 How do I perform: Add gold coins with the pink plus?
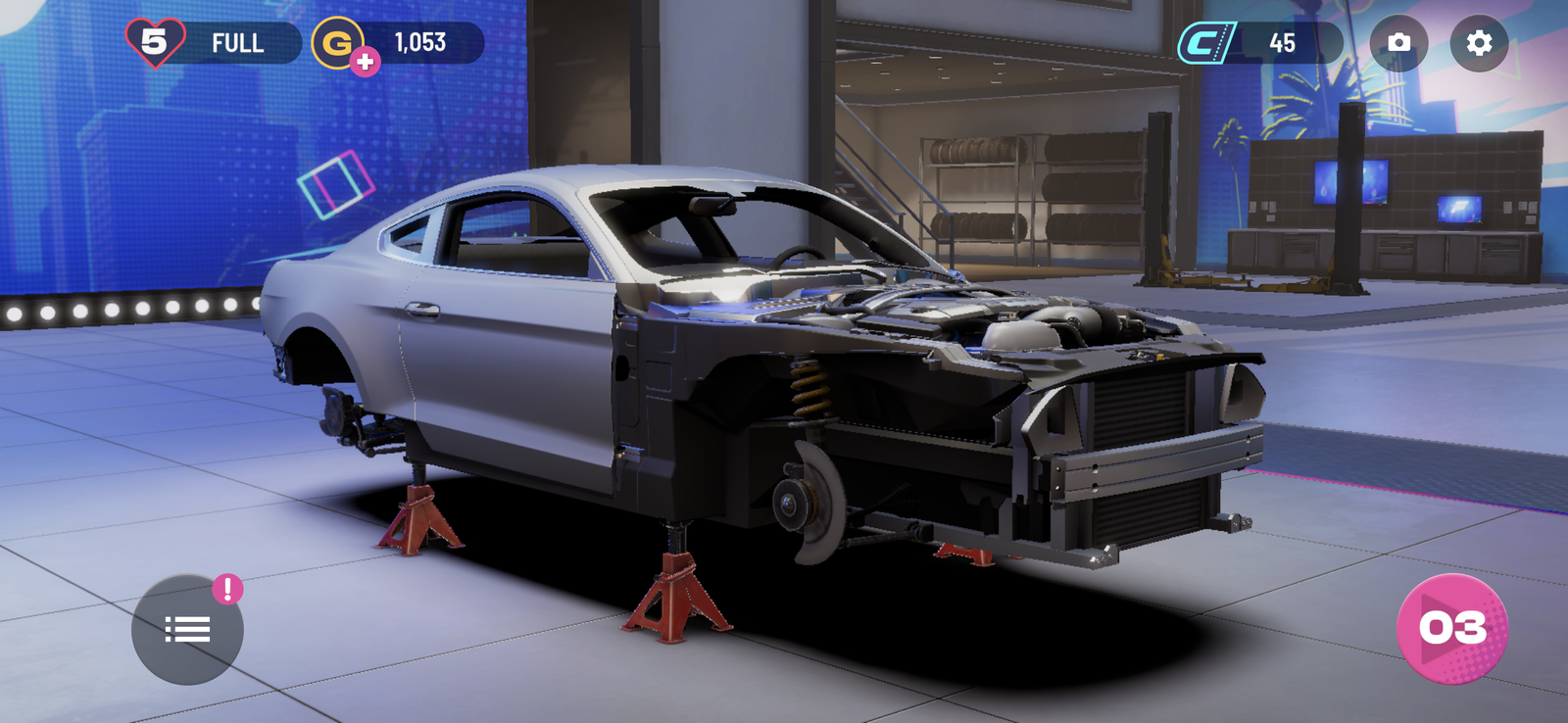pos(366,62)
